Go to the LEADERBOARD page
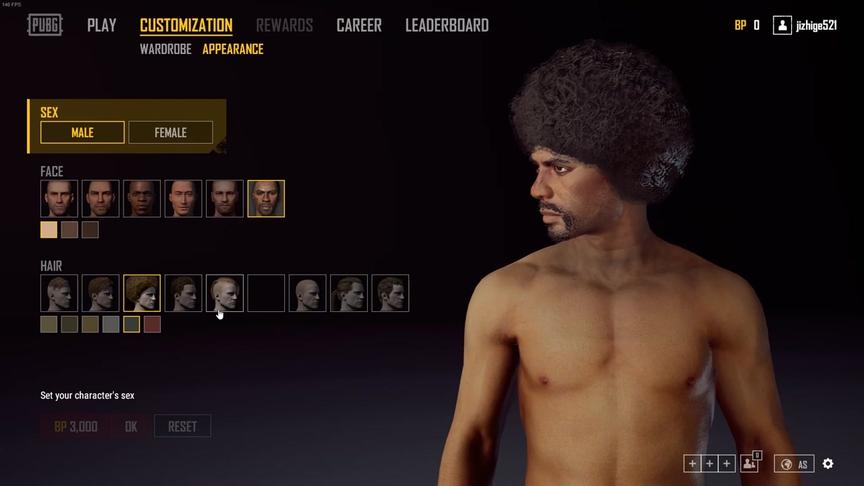Image resolution: width=864 pixels, height=486 pixels. (447, 25)
